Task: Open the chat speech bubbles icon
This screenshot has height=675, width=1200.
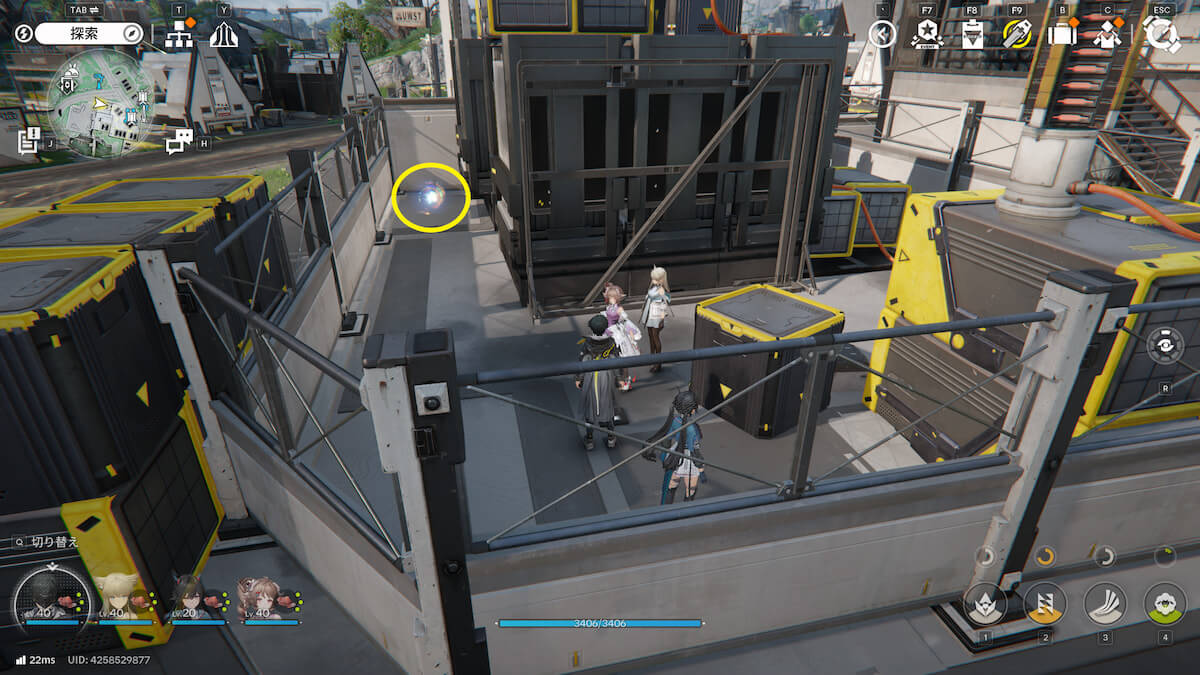Action: (179, 142)
